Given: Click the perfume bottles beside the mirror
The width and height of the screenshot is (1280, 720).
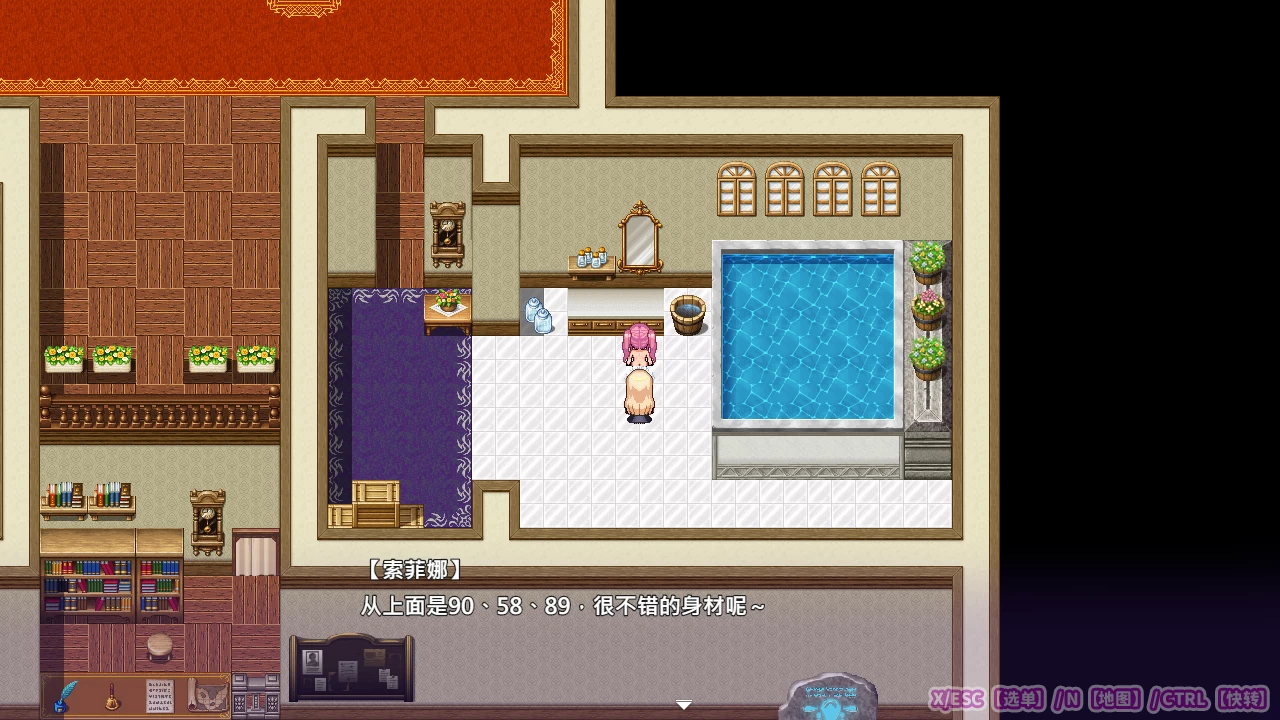Looking at the screenshot, I should [x=592, y=258].
